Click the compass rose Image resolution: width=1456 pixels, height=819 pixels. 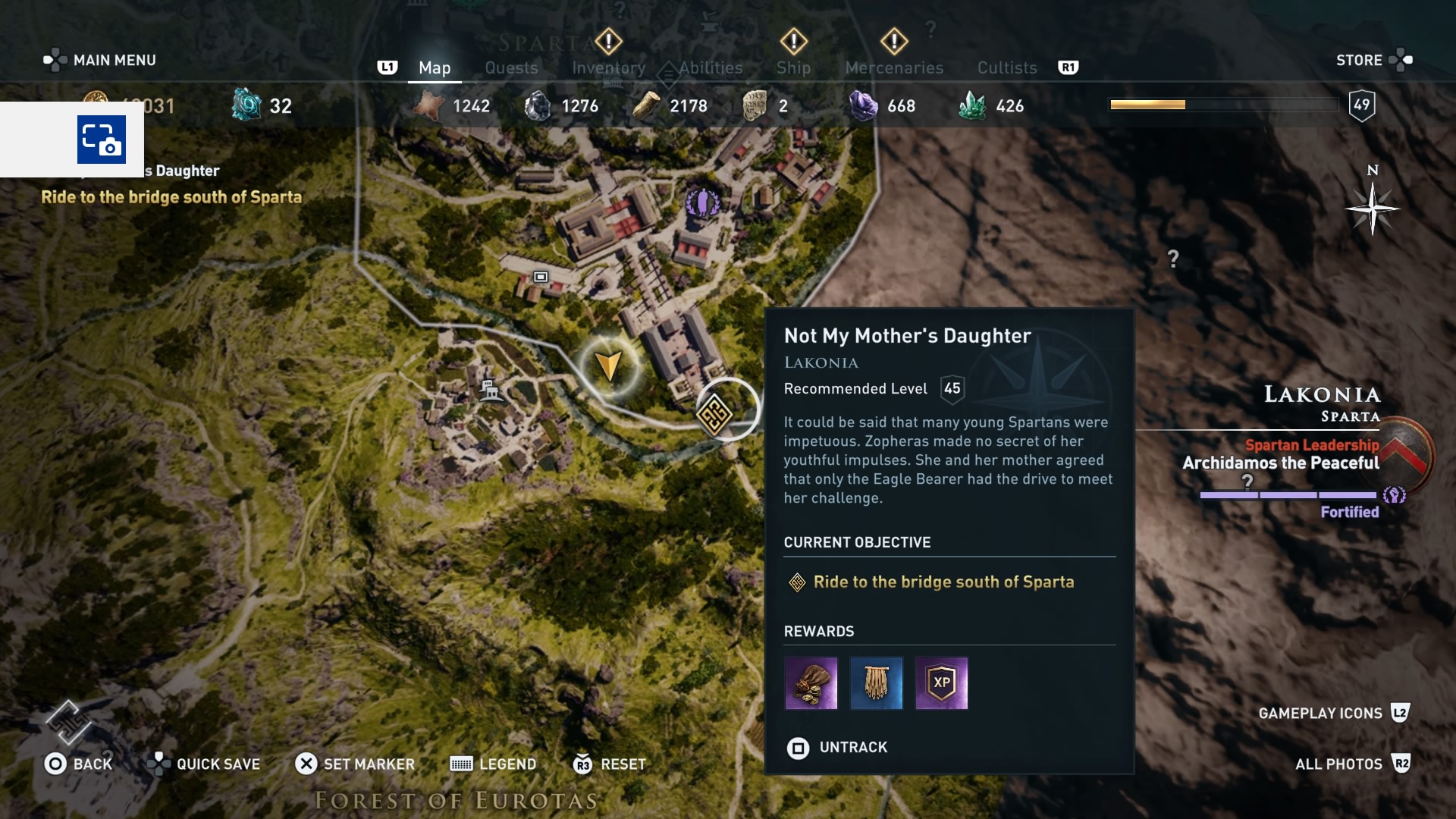(1371, 209)
